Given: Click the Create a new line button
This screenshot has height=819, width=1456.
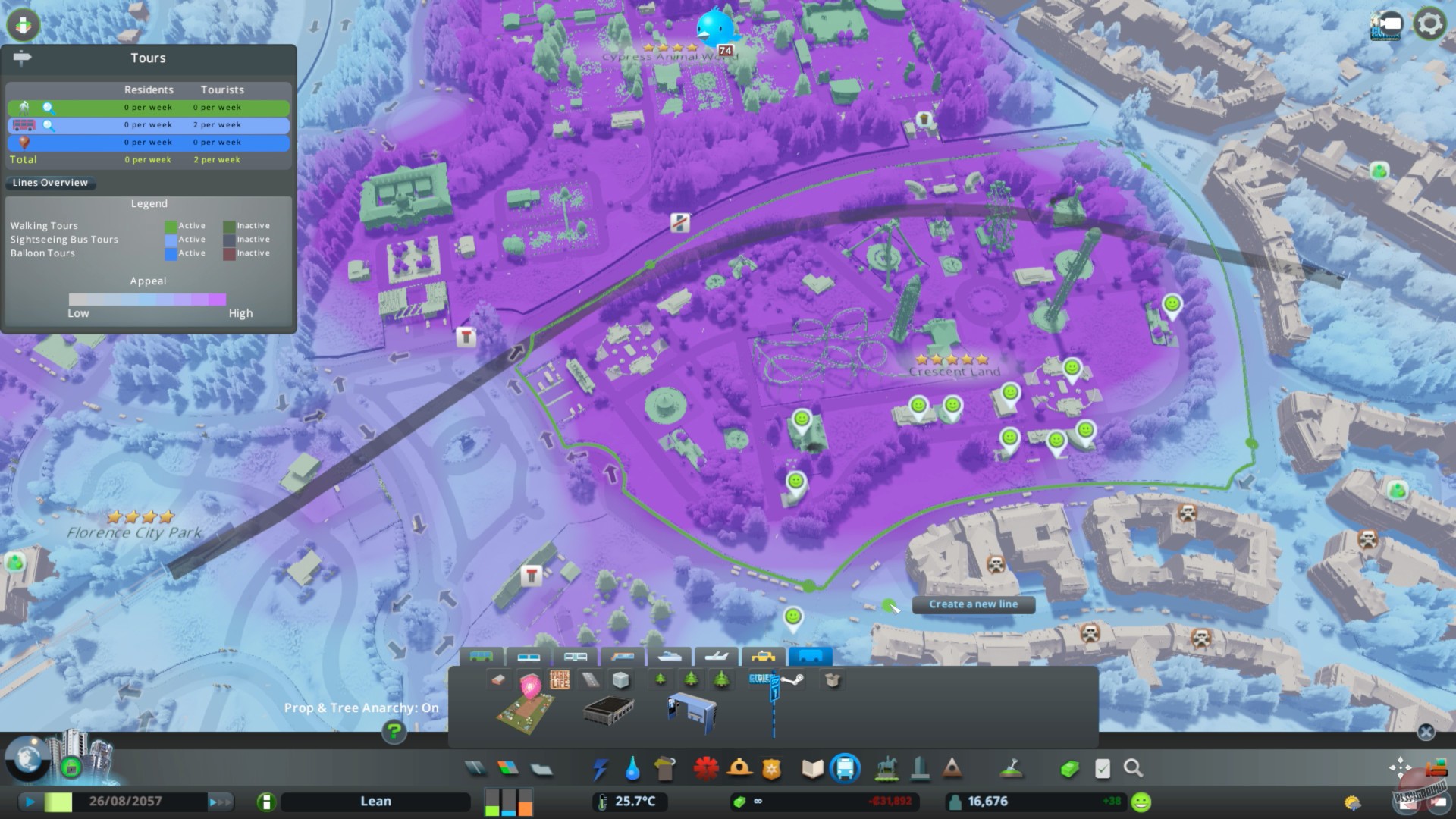Looking at the screenshot, I should [974, 604].
